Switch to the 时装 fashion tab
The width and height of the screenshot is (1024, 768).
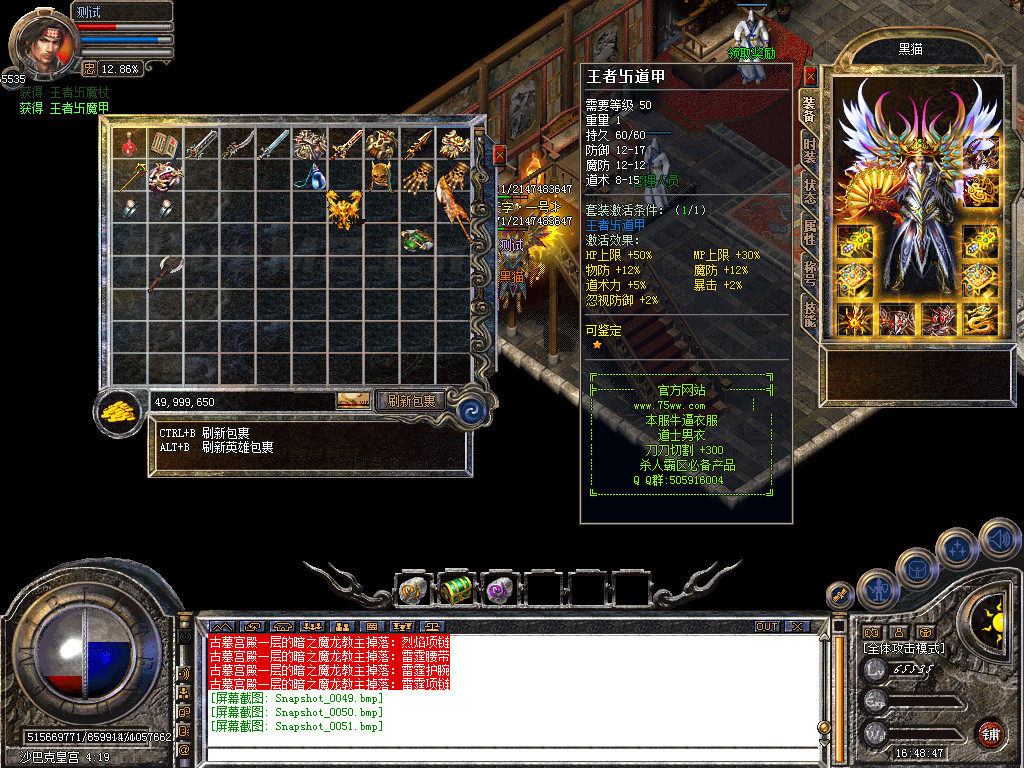(809, 149)
